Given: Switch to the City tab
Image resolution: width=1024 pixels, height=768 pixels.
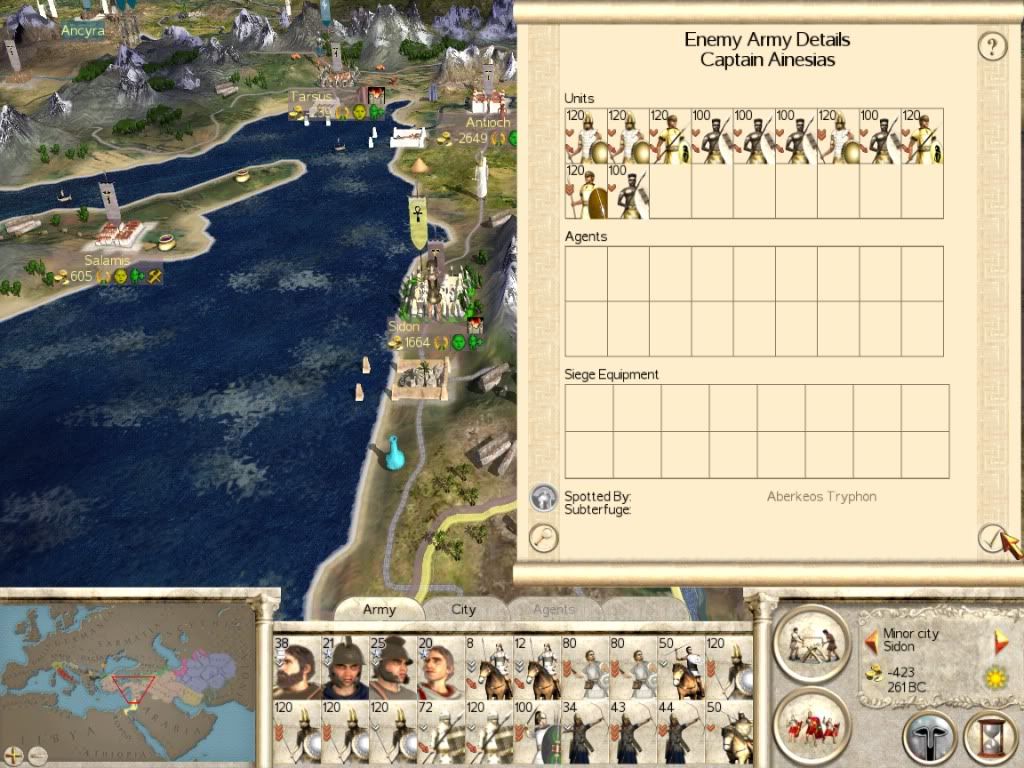Looking at the screenshot, I should 463,609.
